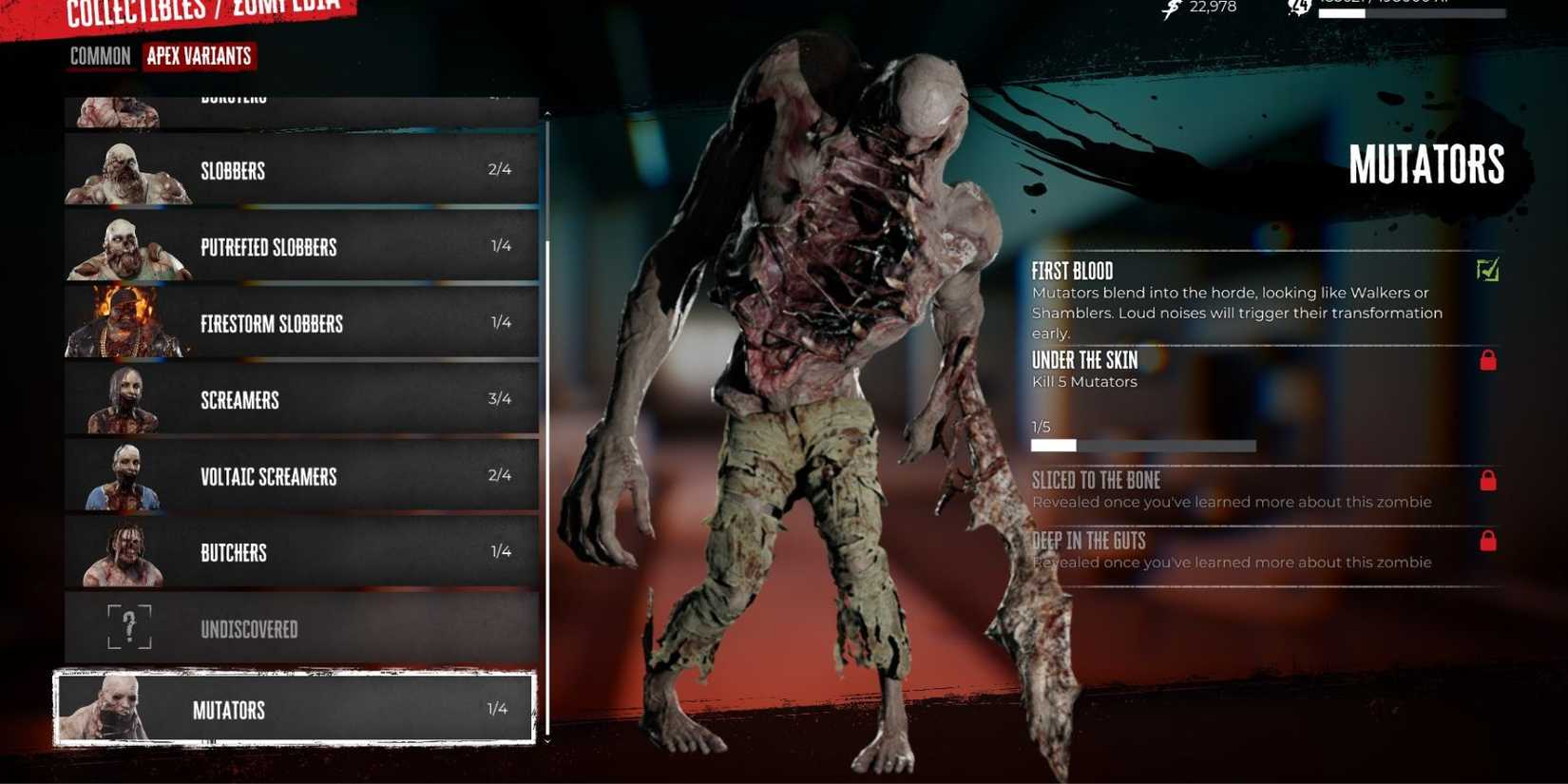The image size is (1568, 784).
Task: Click the undiscovered question mark placeholder icon
Action: pos(130,627)
